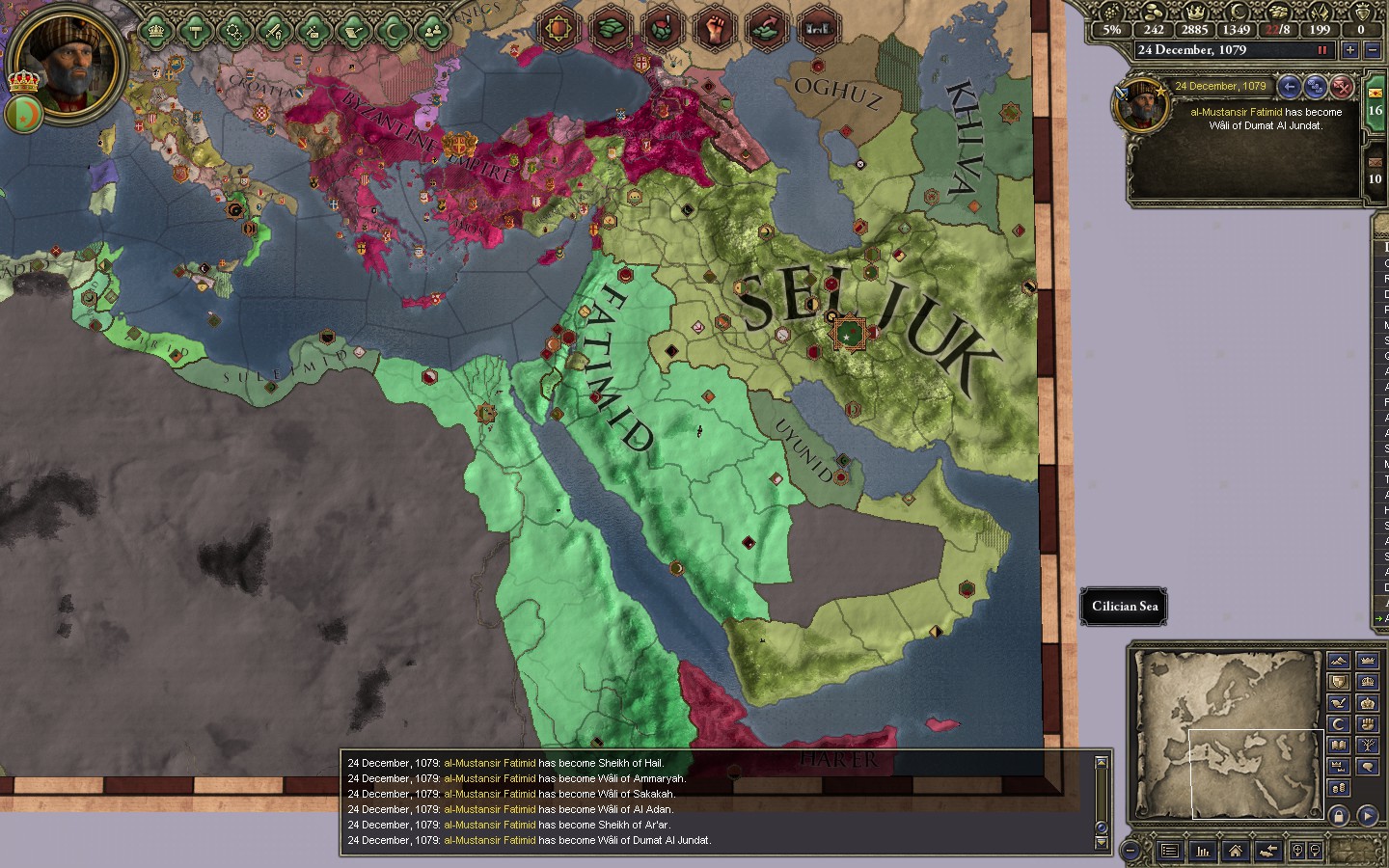This screenshot has width=1389, height=868.
Task: Click the padlock button below the map modes
Action: [1338, 815]
